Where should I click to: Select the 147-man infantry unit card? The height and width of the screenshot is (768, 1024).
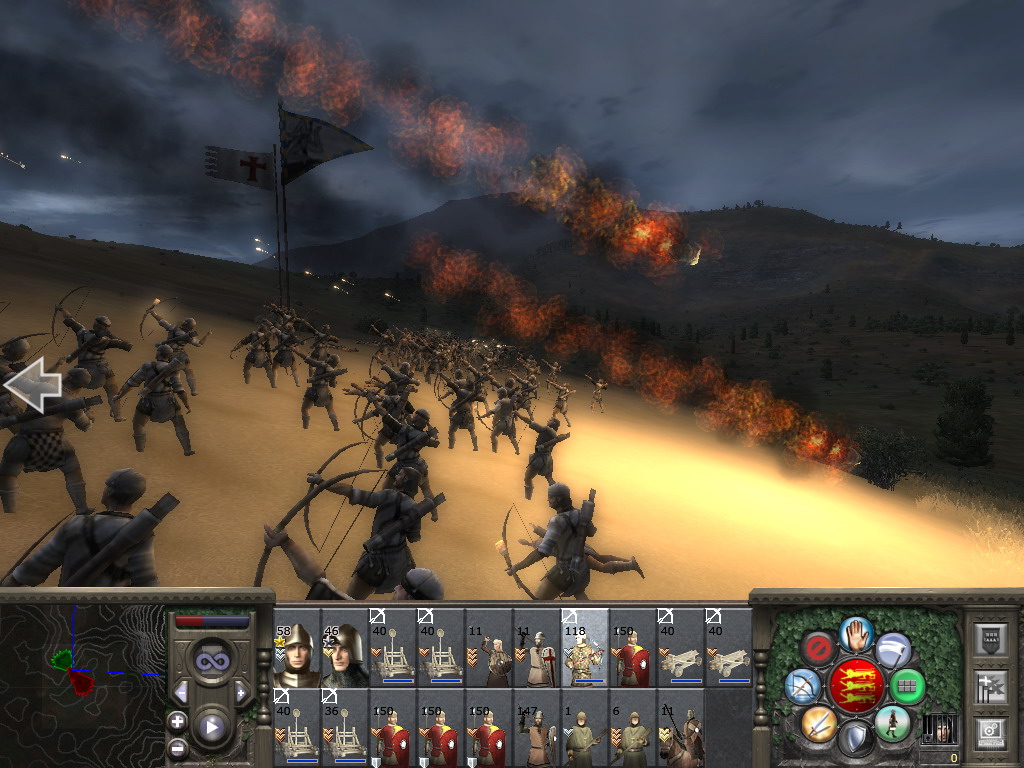tap(537, 727)
